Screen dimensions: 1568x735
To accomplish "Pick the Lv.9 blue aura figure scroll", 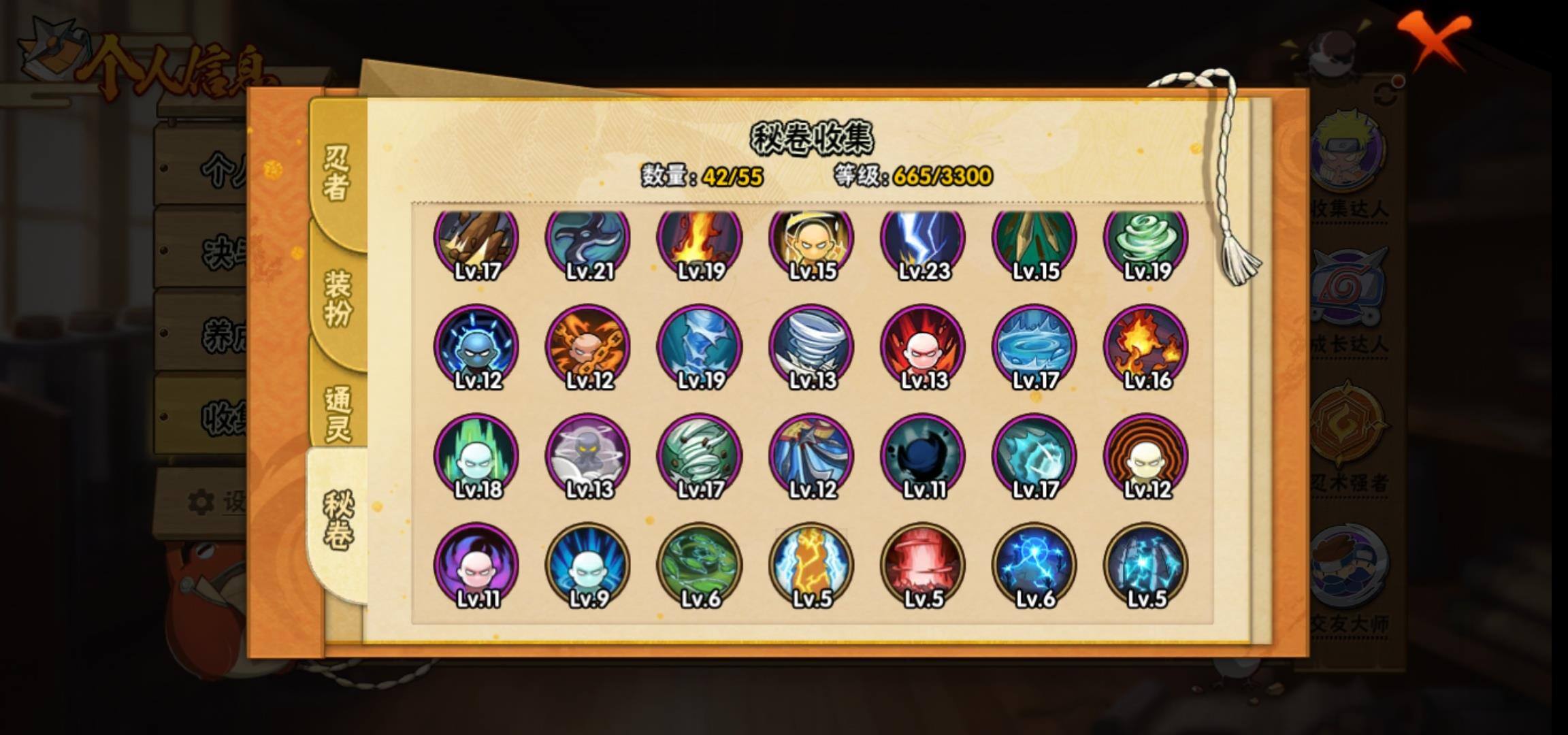I will [x=588, y=565].
